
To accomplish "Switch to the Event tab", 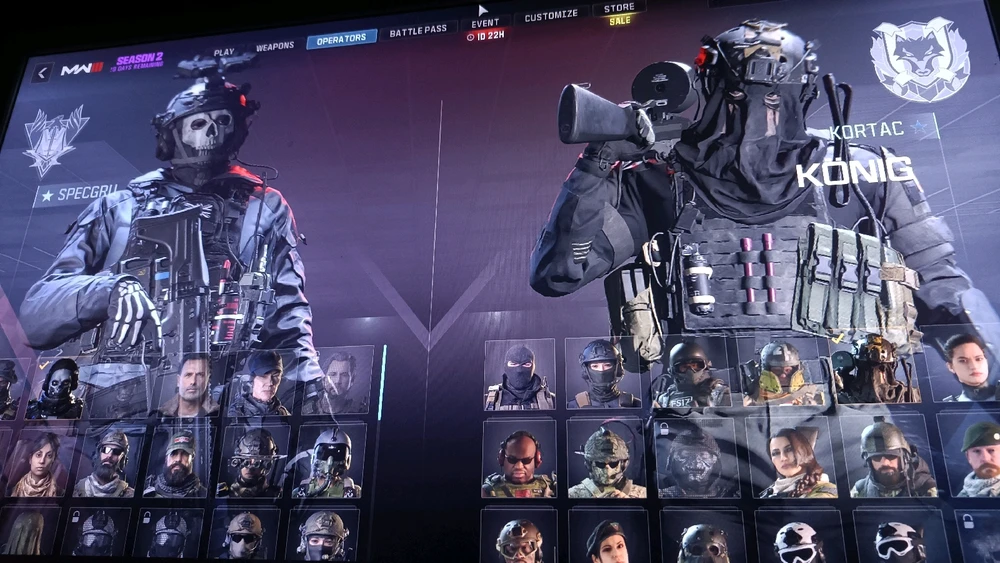I will 485,24.
